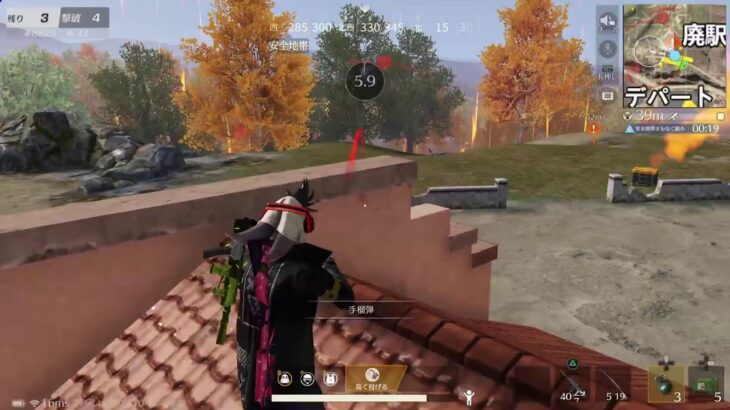This screenshot has width=730, height=410.
Task: Toggle the microphone voice chat icon
Action: pyautogui.click(x=607, y=47)
